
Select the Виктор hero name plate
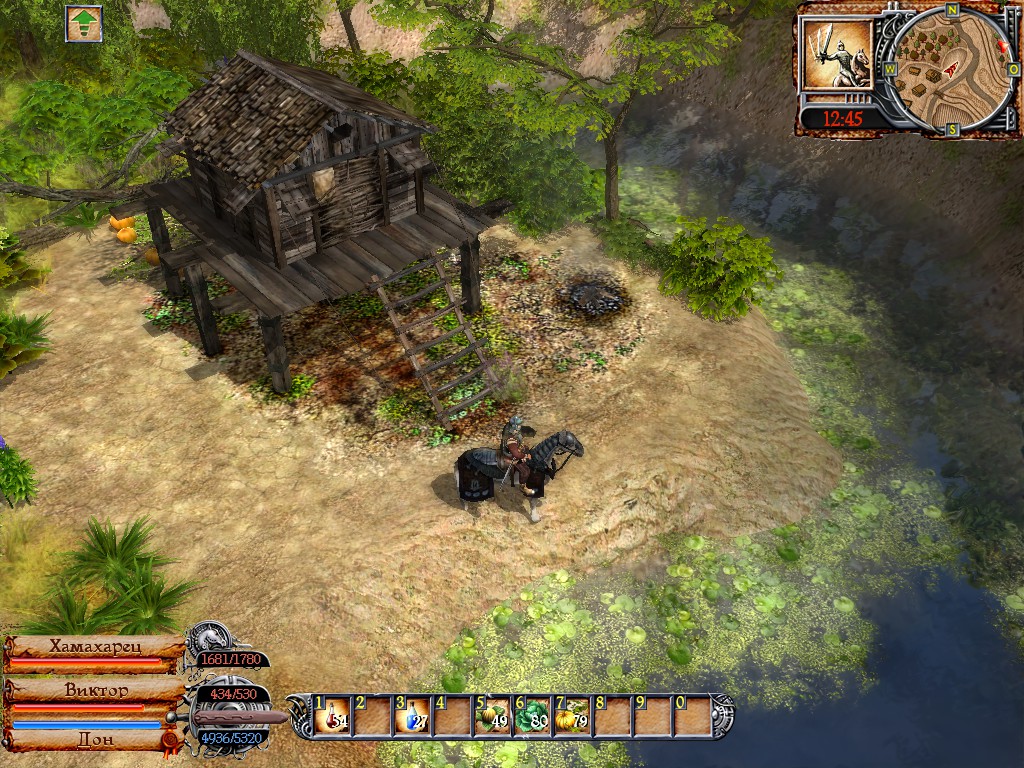[96, 690]
